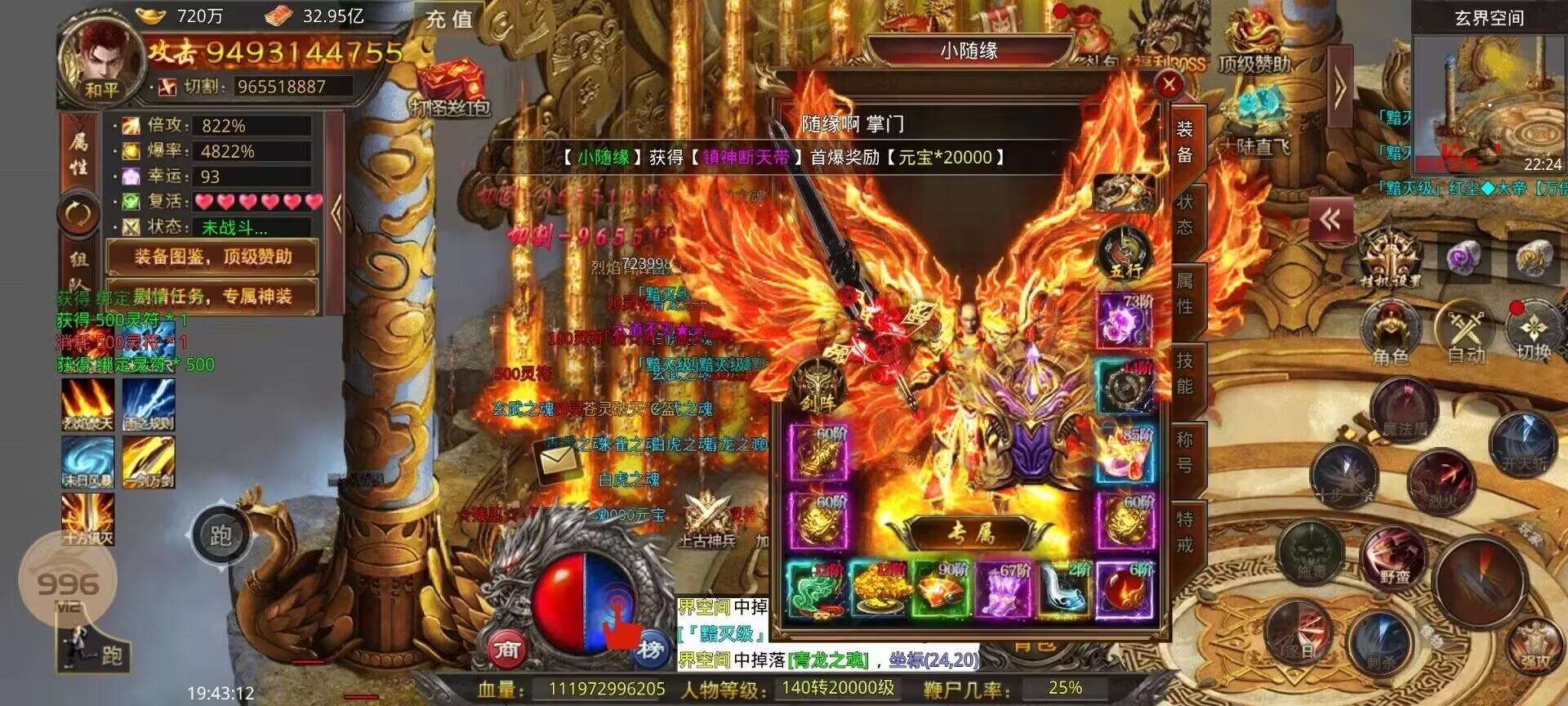Open the 玄界空间 minimap
This screenshot has height=706, width=1568.
(x=1489, y=98)
